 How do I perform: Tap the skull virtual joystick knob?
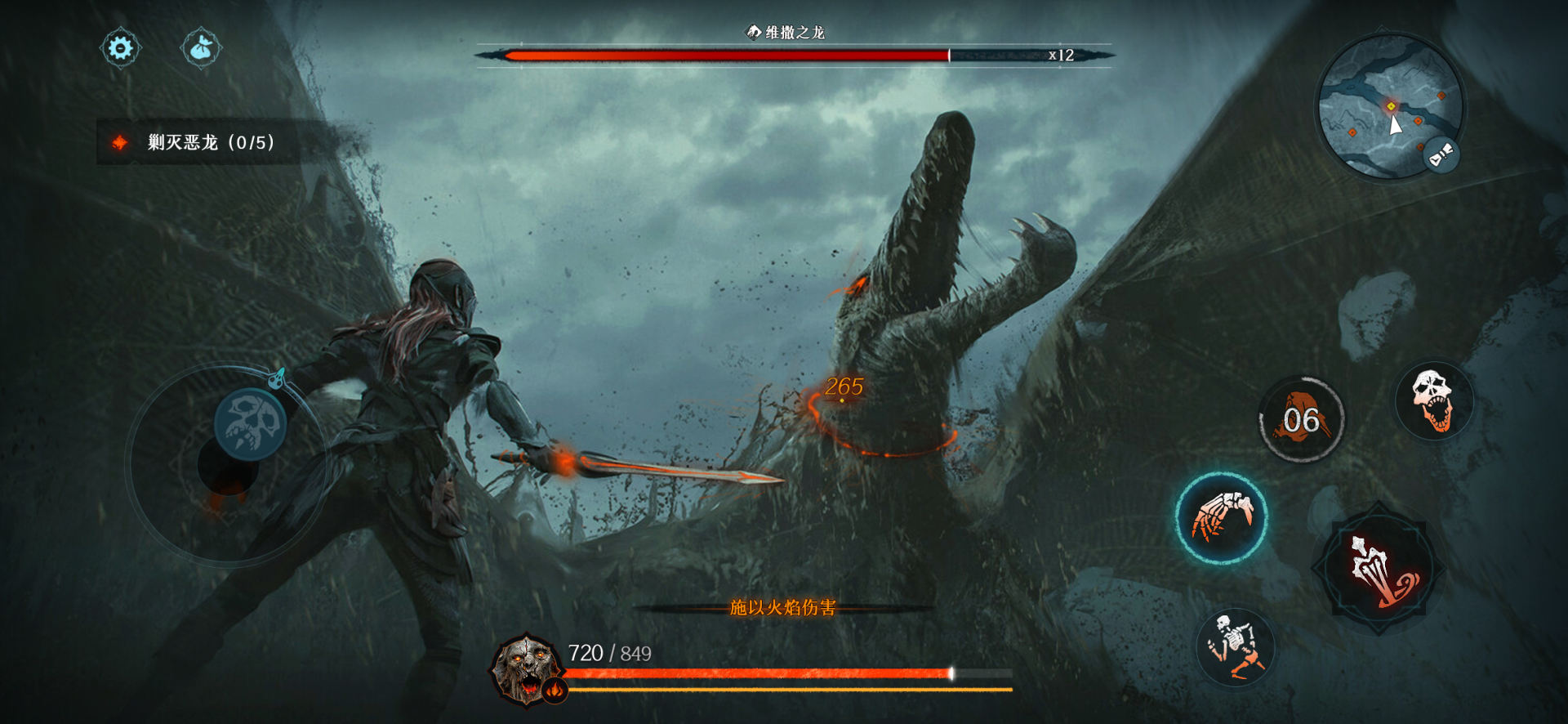click(x=250, y=425)
